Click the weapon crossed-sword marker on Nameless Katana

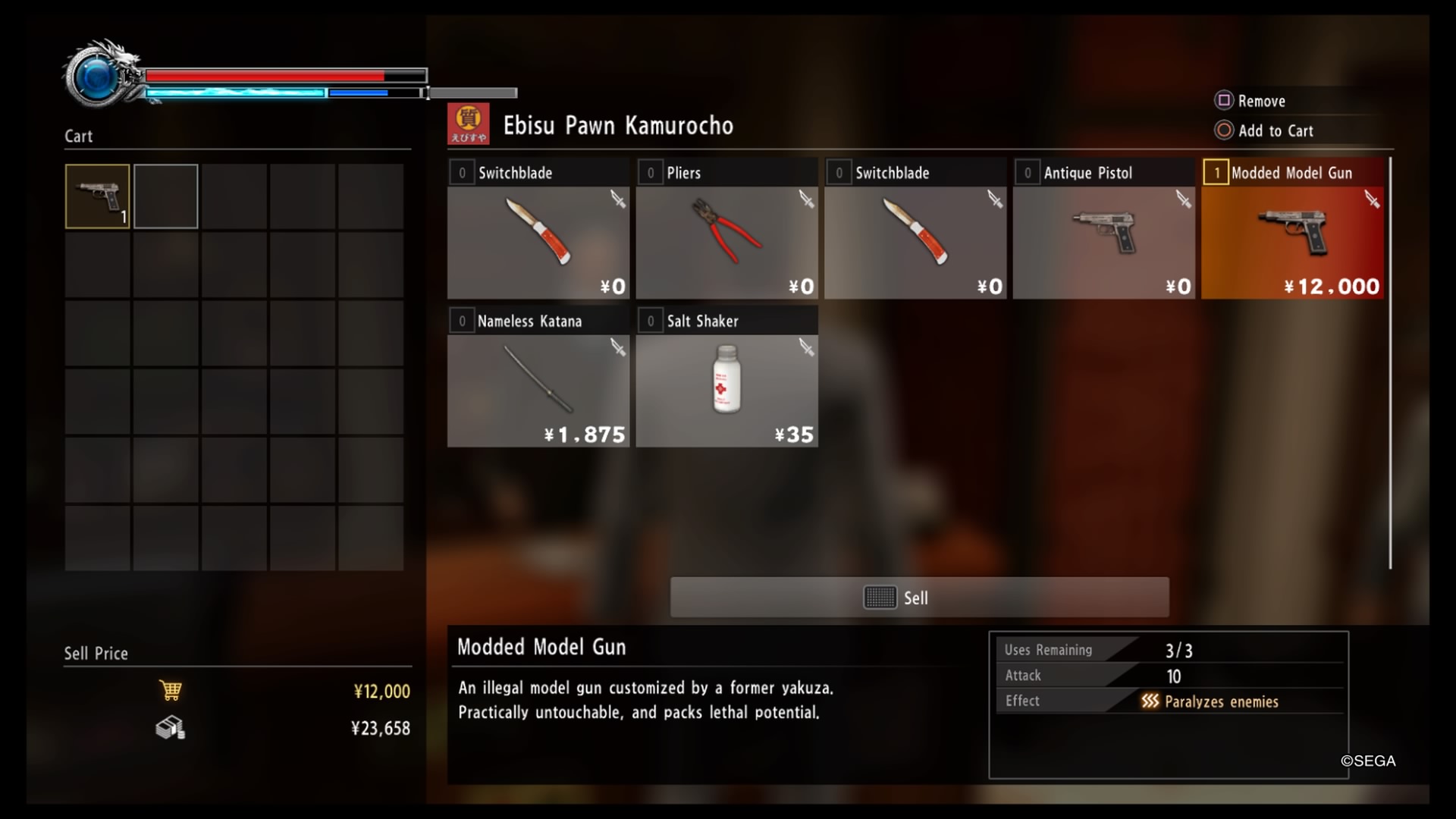coord(619,347)
